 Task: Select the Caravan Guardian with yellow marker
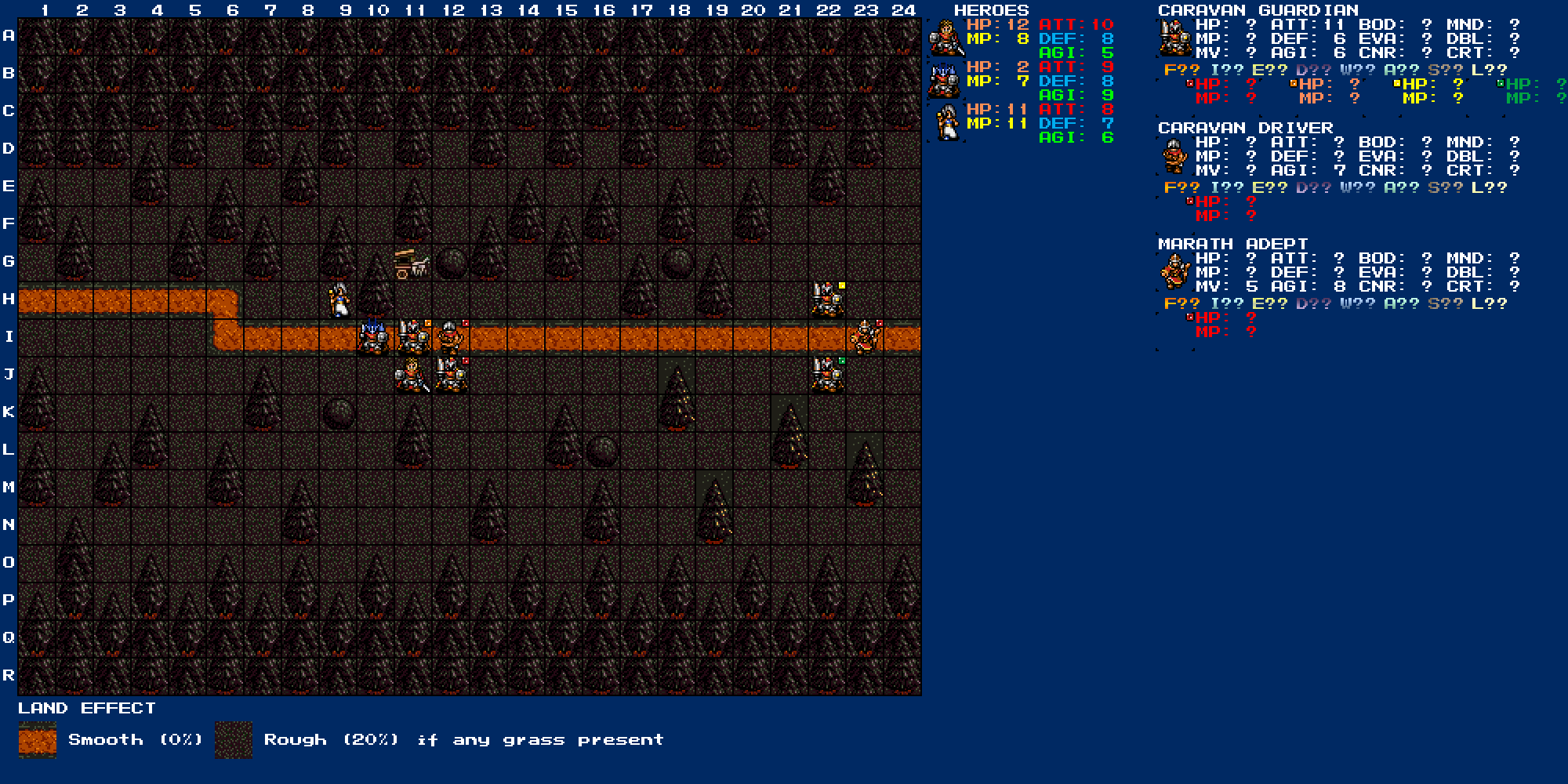tap(827, 299)
